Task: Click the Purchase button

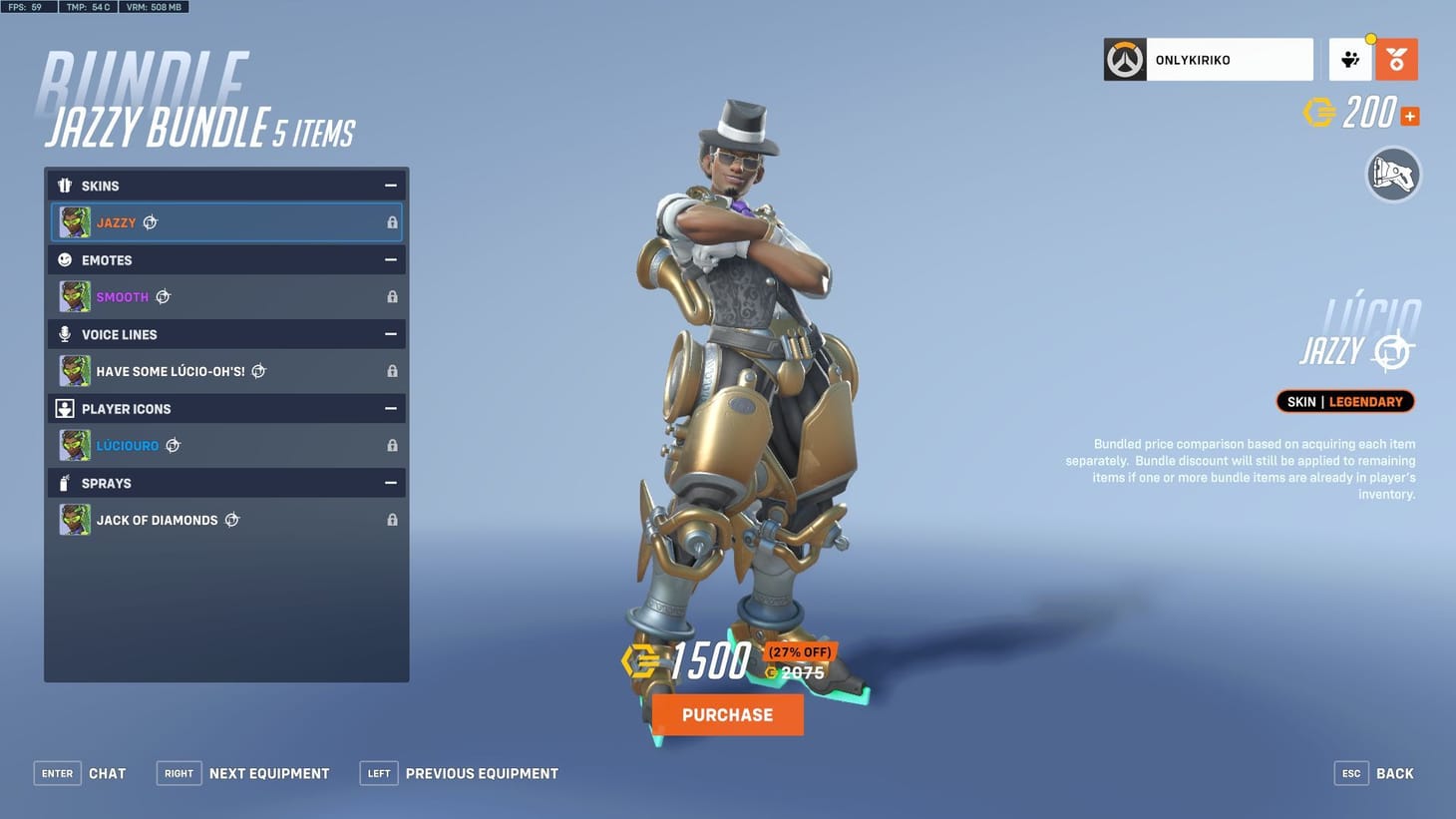Action: pos(727,714)
